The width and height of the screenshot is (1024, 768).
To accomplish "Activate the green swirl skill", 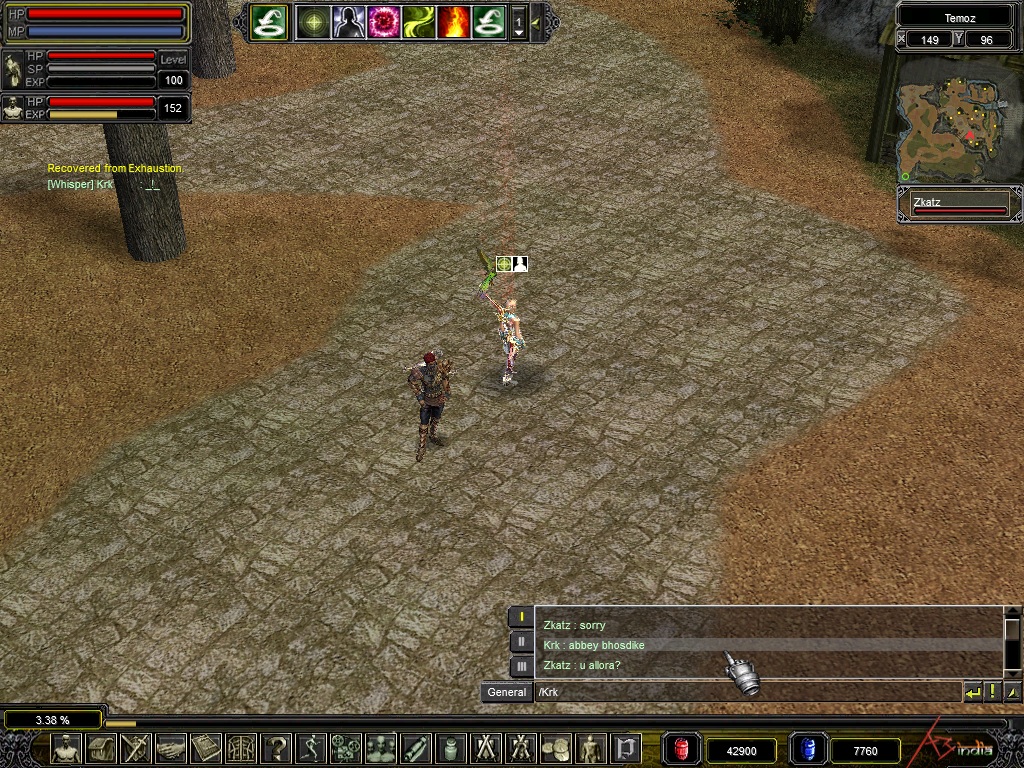I will [x=418, y=21].
